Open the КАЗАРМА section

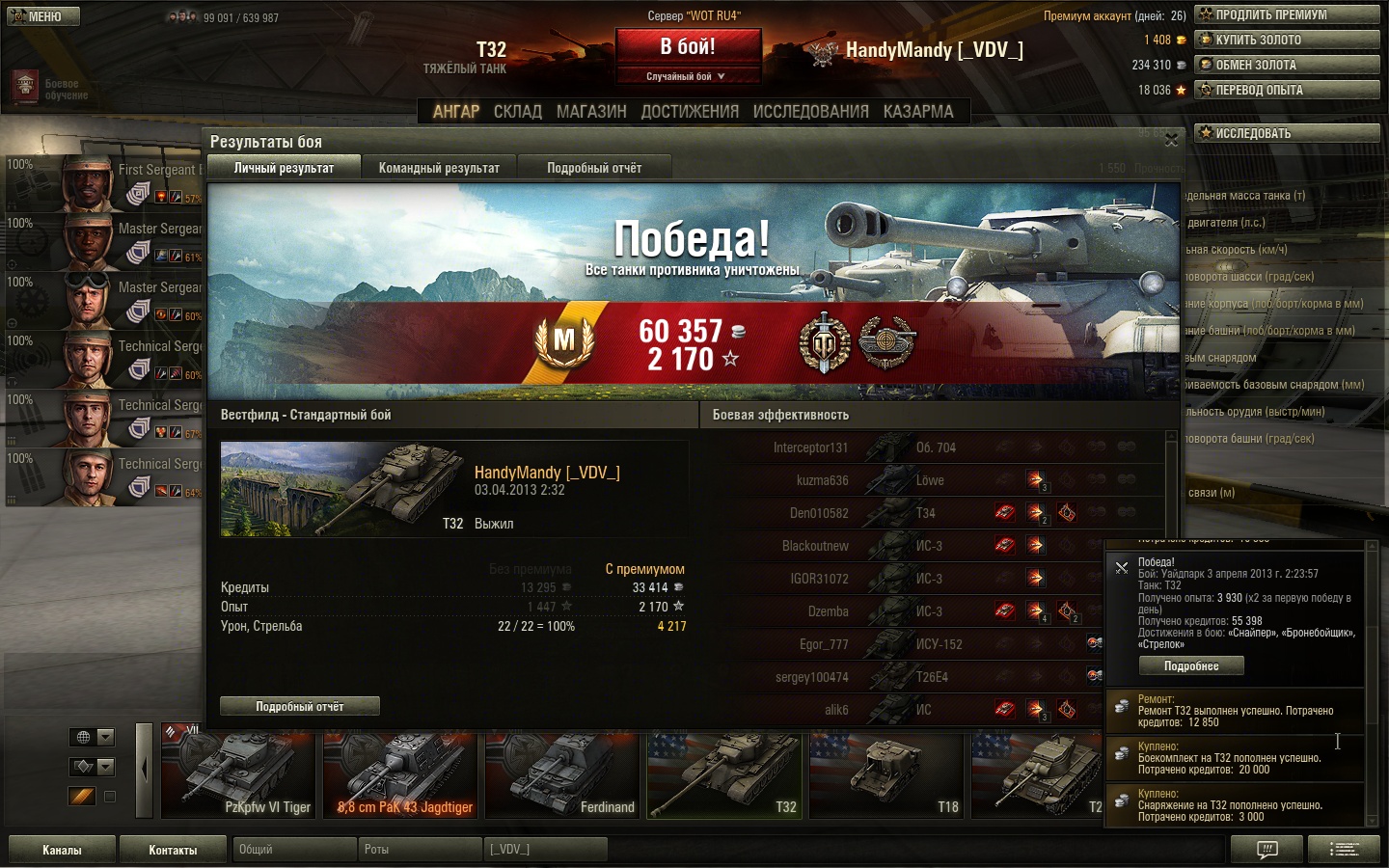coord(918,112)
